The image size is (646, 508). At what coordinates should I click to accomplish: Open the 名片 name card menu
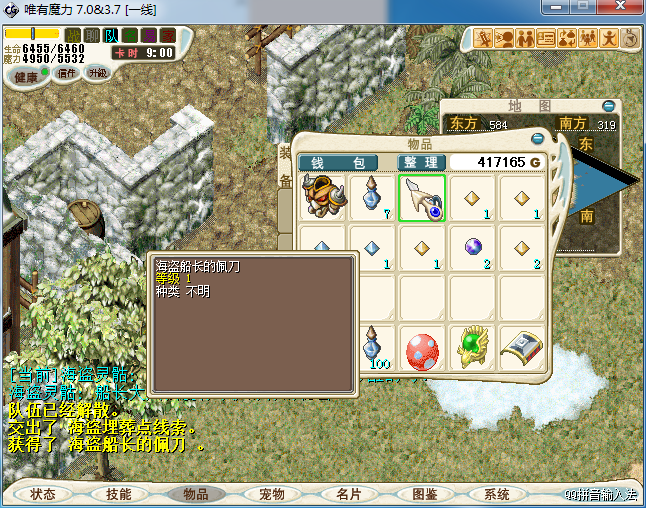[x=347, y=494]
